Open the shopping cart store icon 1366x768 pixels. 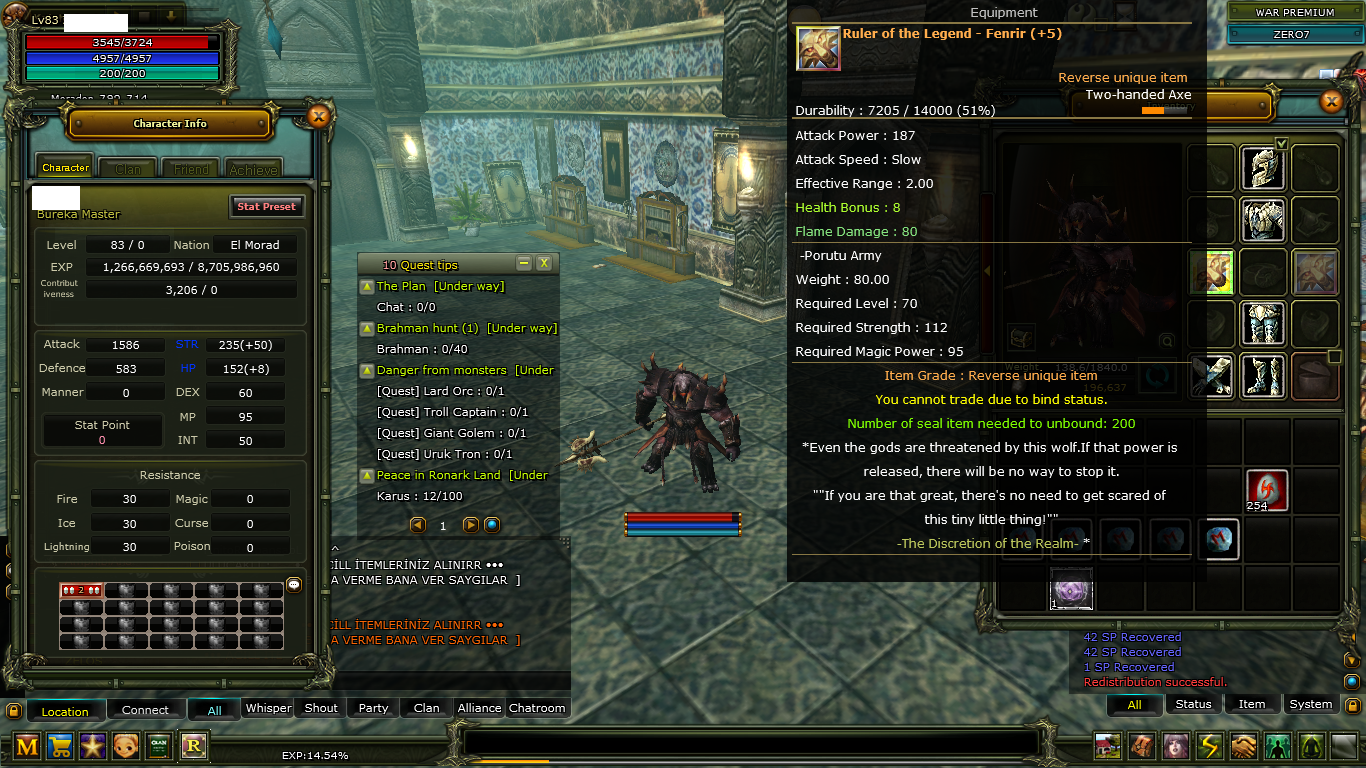(x=60, y=745)
